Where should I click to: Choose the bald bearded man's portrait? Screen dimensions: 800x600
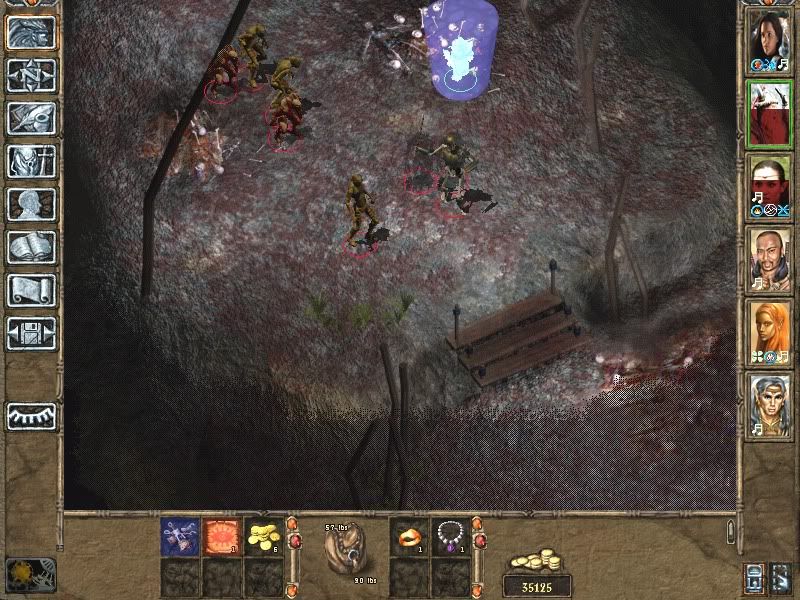pos(770,259)
